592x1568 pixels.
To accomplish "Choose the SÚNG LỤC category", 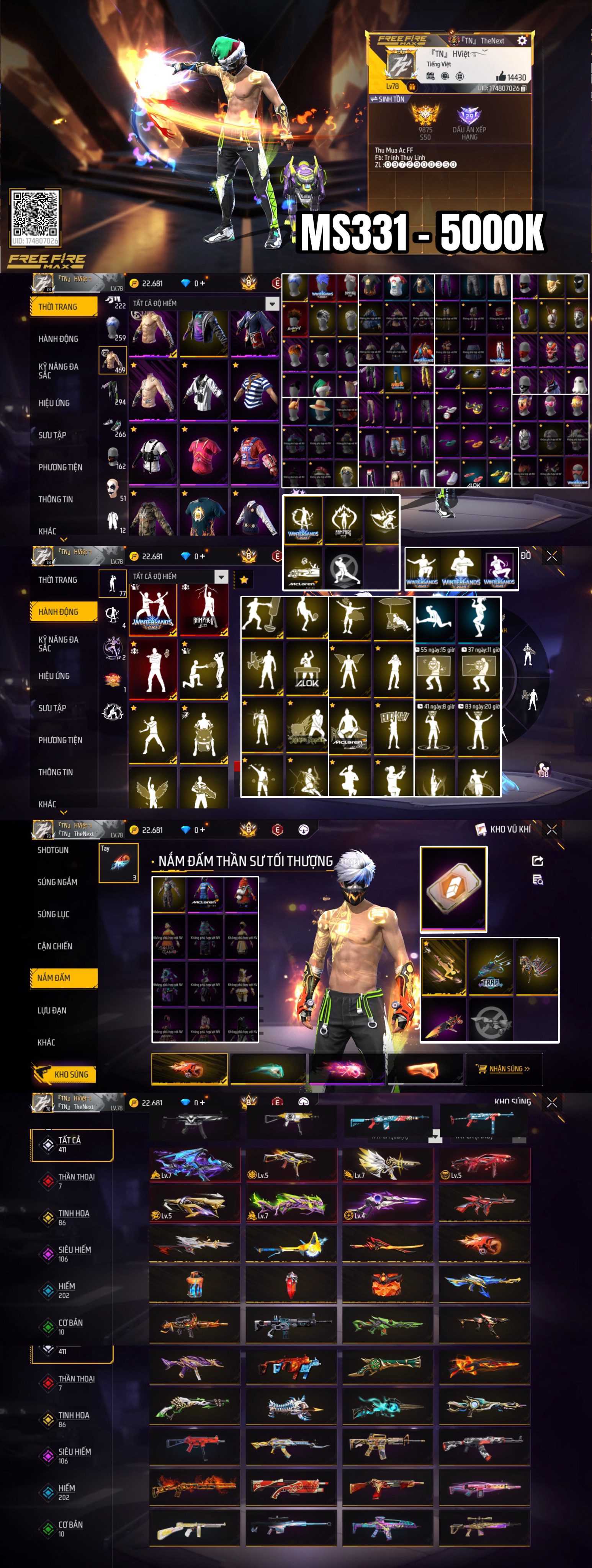I will [x=54, y=914].
